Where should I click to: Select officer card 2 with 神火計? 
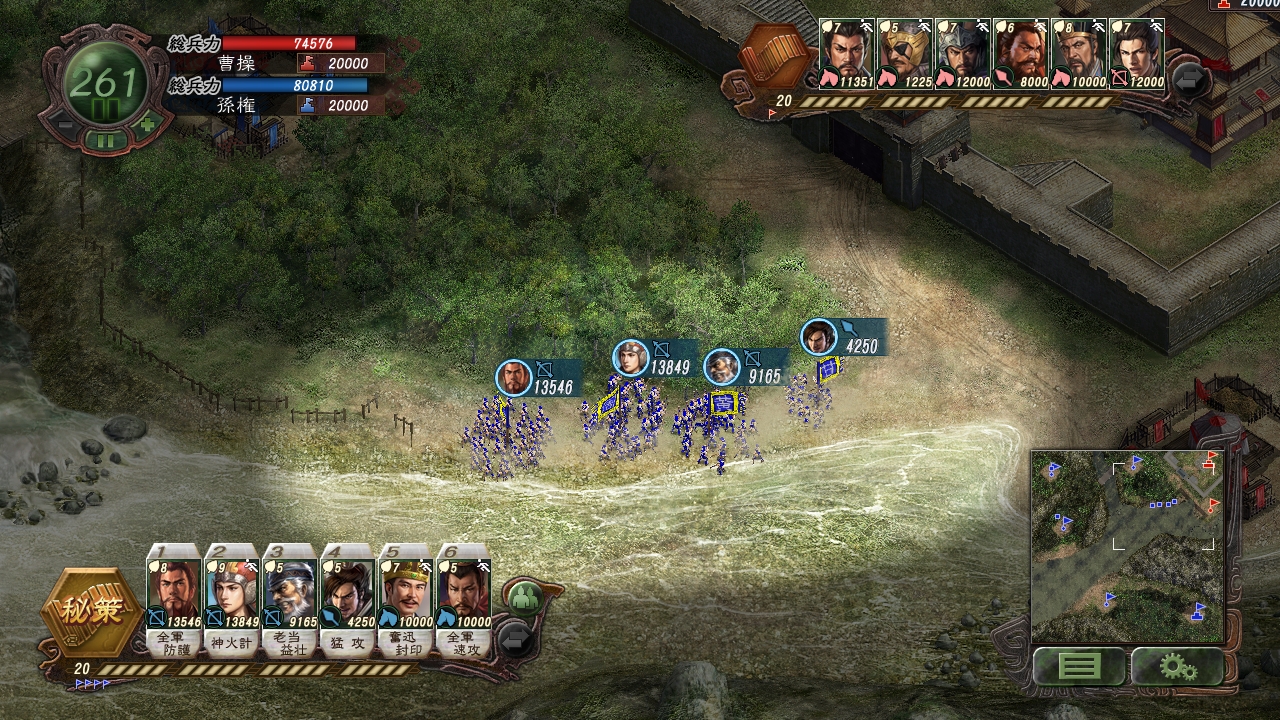tap(232, 600)
